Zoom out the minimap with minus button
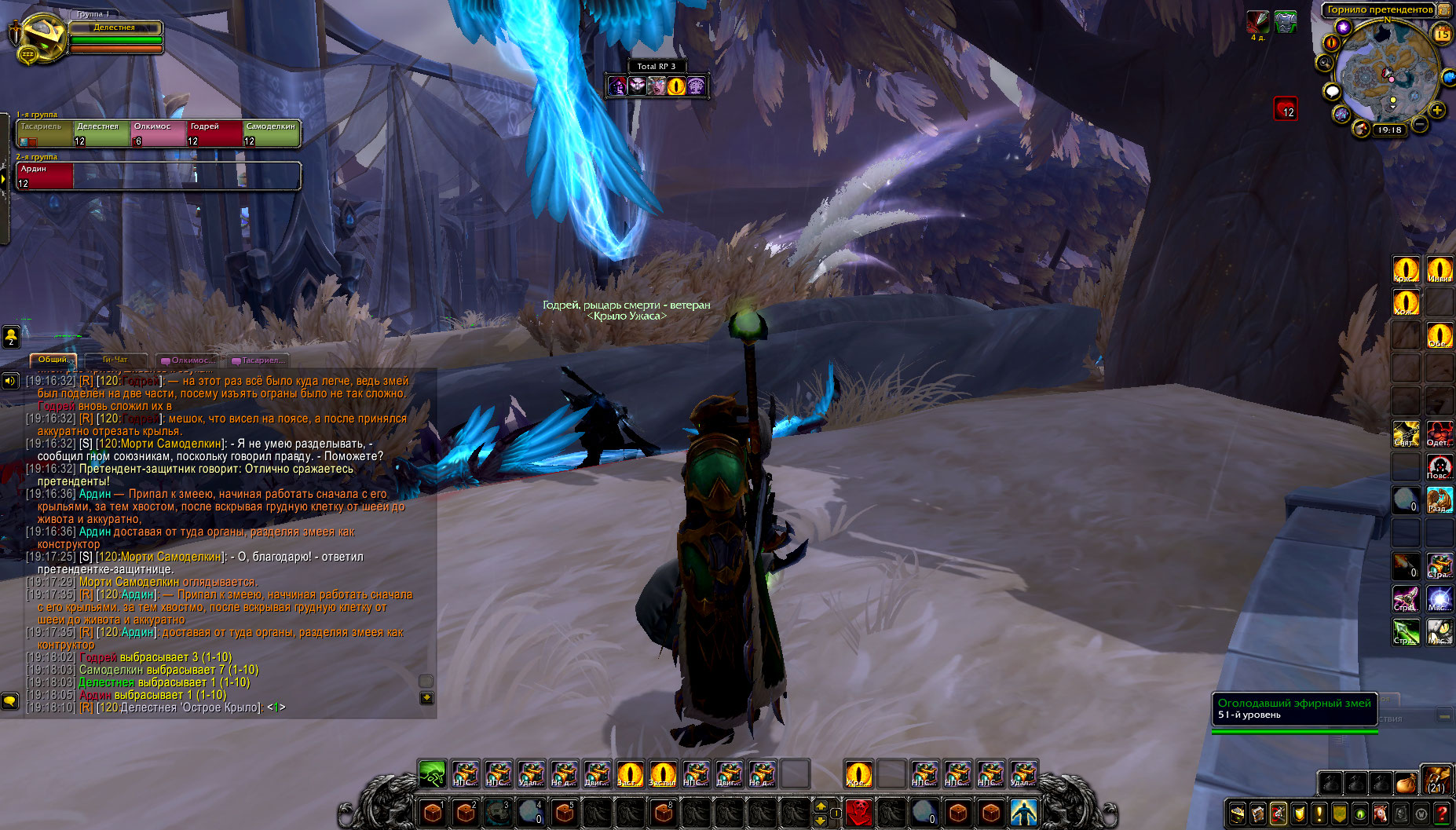This screenshot has width=1456, height=830. [1421, 124]
